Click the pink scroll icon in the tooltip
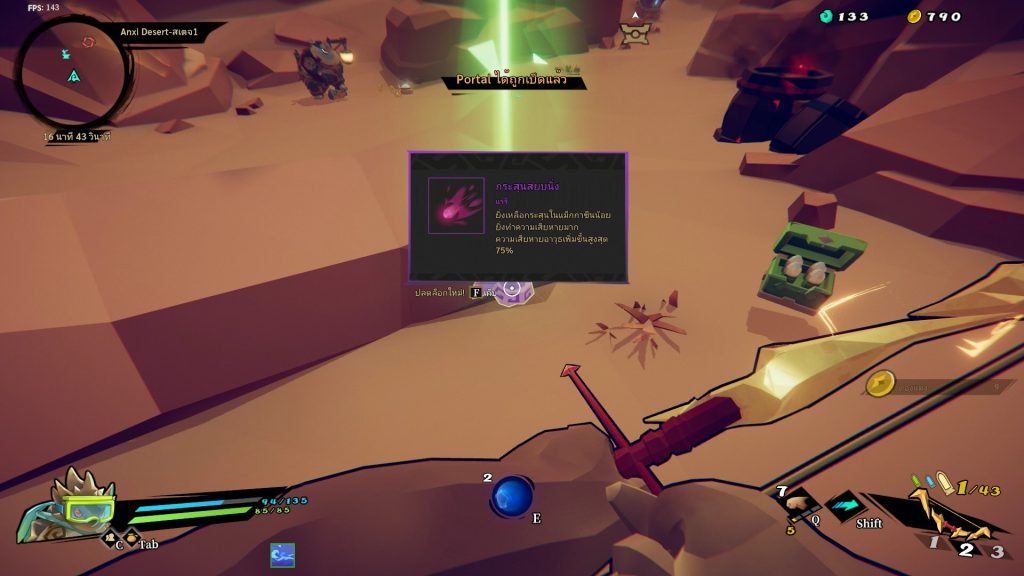This screenshot has height=576, width=1024. coord(456,205)
